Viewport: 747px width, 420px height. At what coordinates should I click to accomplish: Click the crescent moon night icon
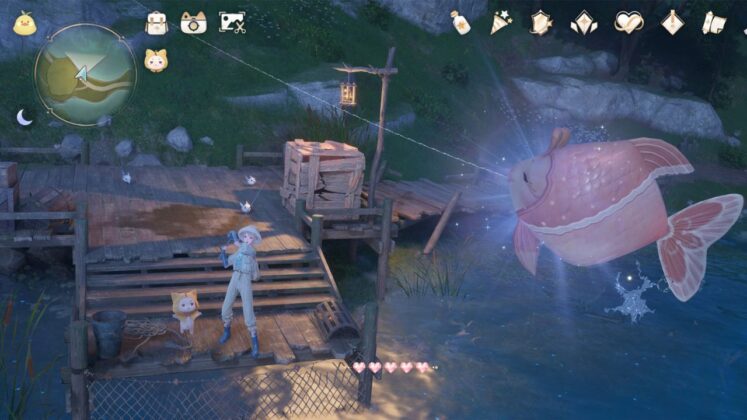(24, 117)
